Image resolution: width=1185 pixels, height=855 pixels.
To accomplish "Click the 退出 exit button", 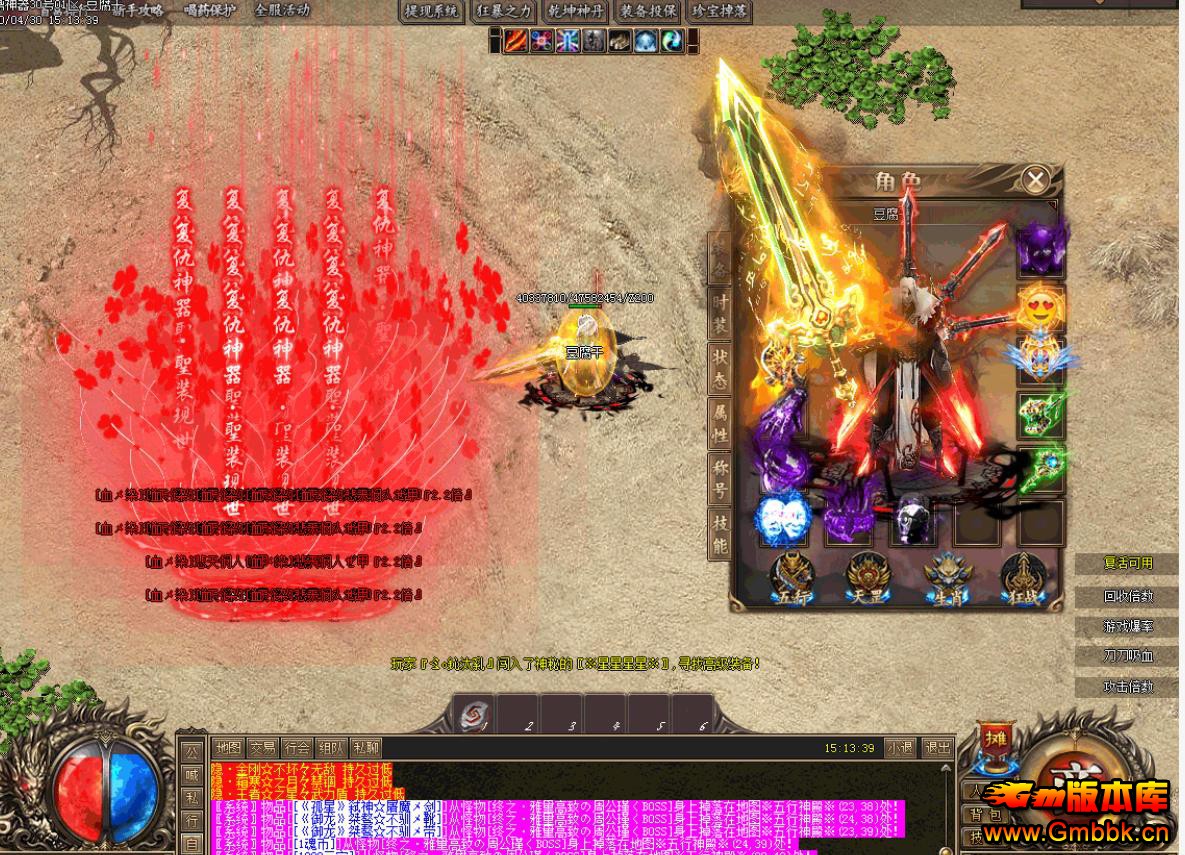I will tap(937, 747).
